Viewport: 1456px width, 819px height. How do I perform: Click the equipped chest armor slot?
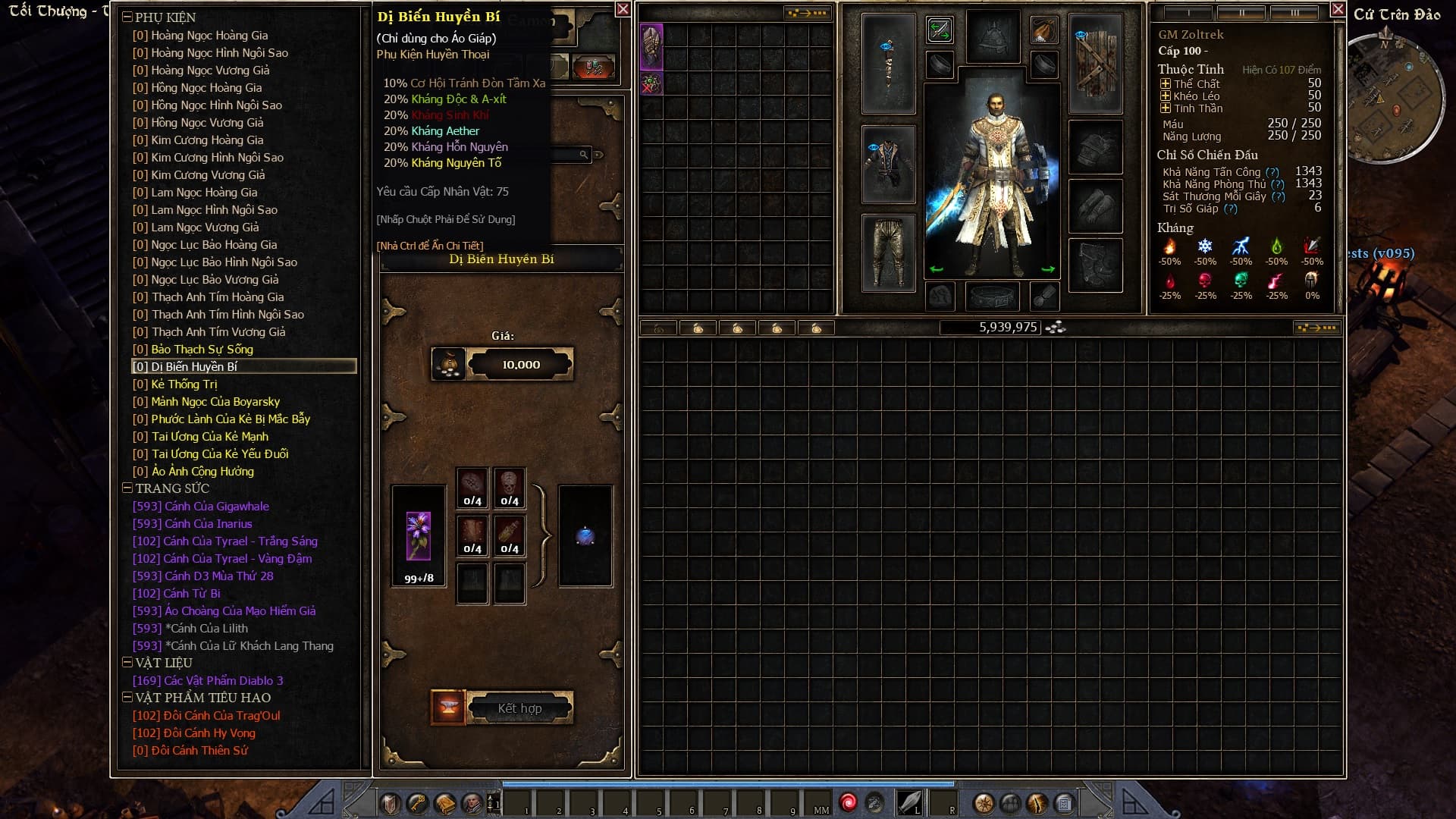pyautogui.click(x=888, y=165)
